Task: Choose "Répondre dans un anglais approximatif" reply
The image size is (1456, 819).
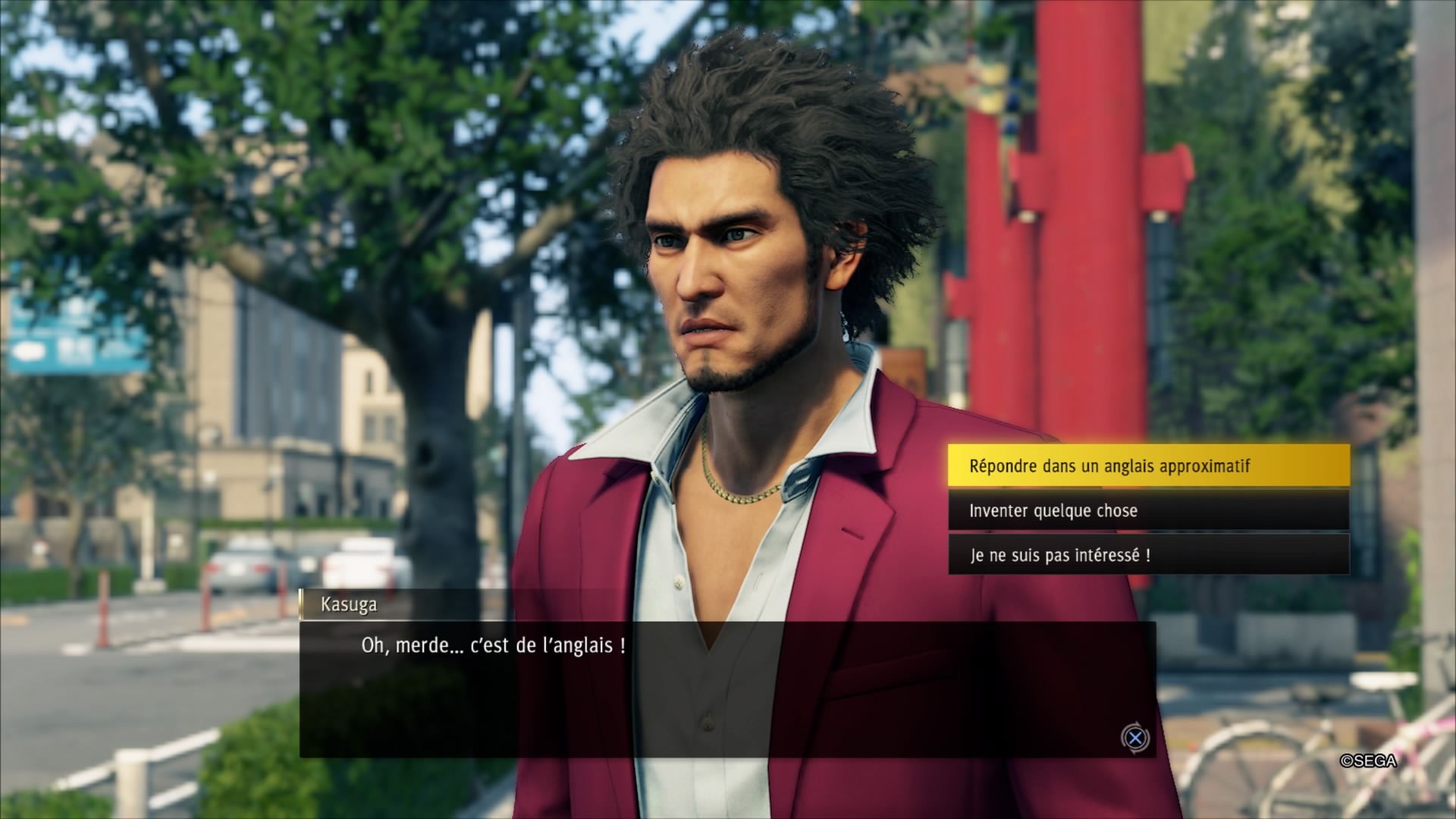Action: pos(1148,466)
